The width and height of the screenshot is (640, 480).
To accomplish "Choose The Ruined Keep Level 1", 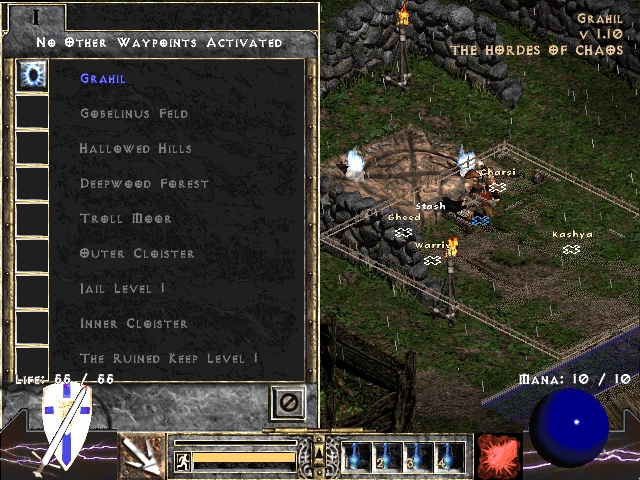I will pos(169,358).
